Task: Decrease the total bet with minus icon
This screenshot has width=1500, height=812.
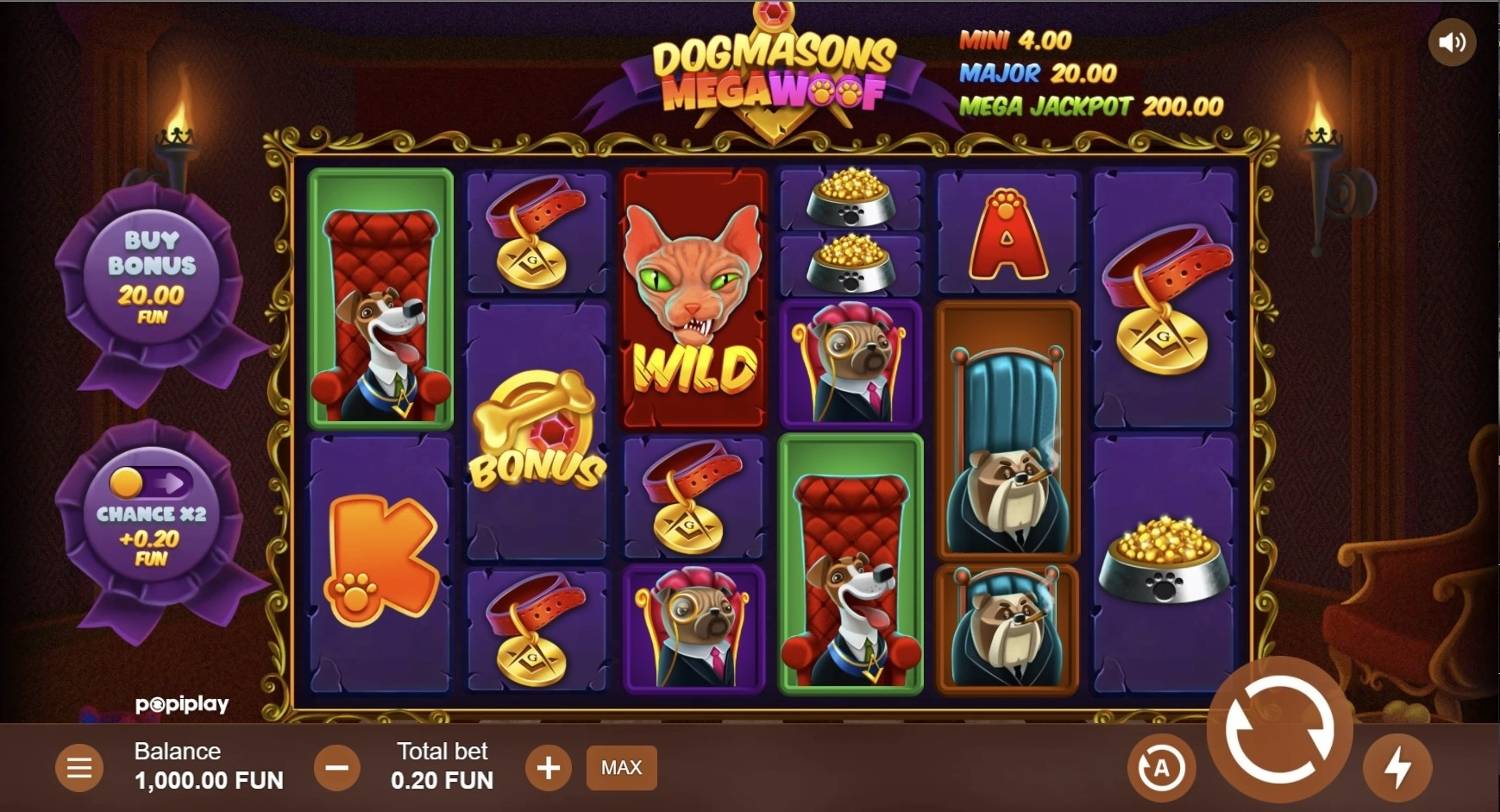Action: (336, 767)
